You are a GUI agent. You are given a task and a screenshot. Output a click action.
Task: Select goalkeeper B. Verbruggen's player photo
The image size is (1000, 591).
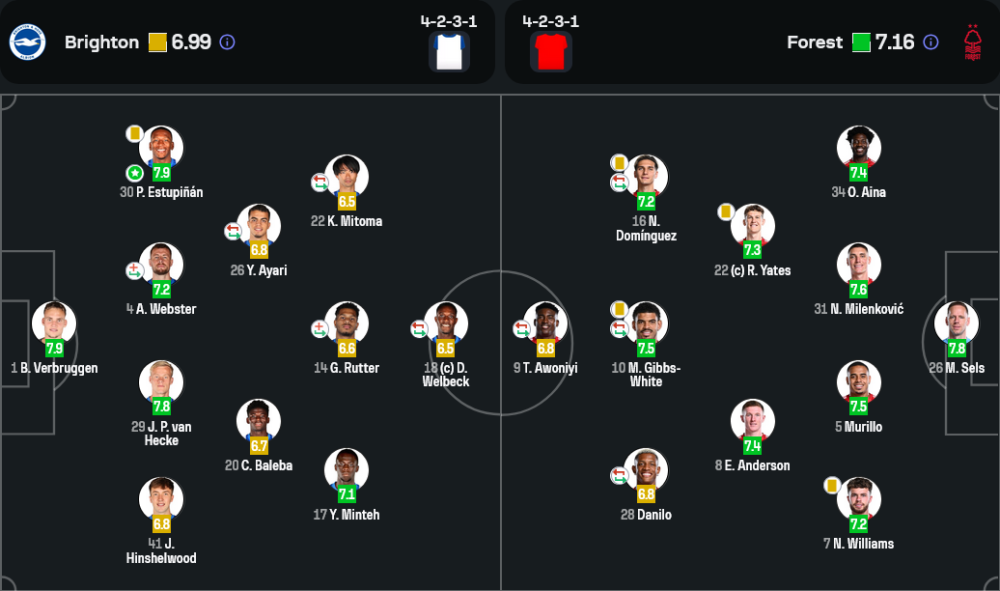(x=54, y=324)
